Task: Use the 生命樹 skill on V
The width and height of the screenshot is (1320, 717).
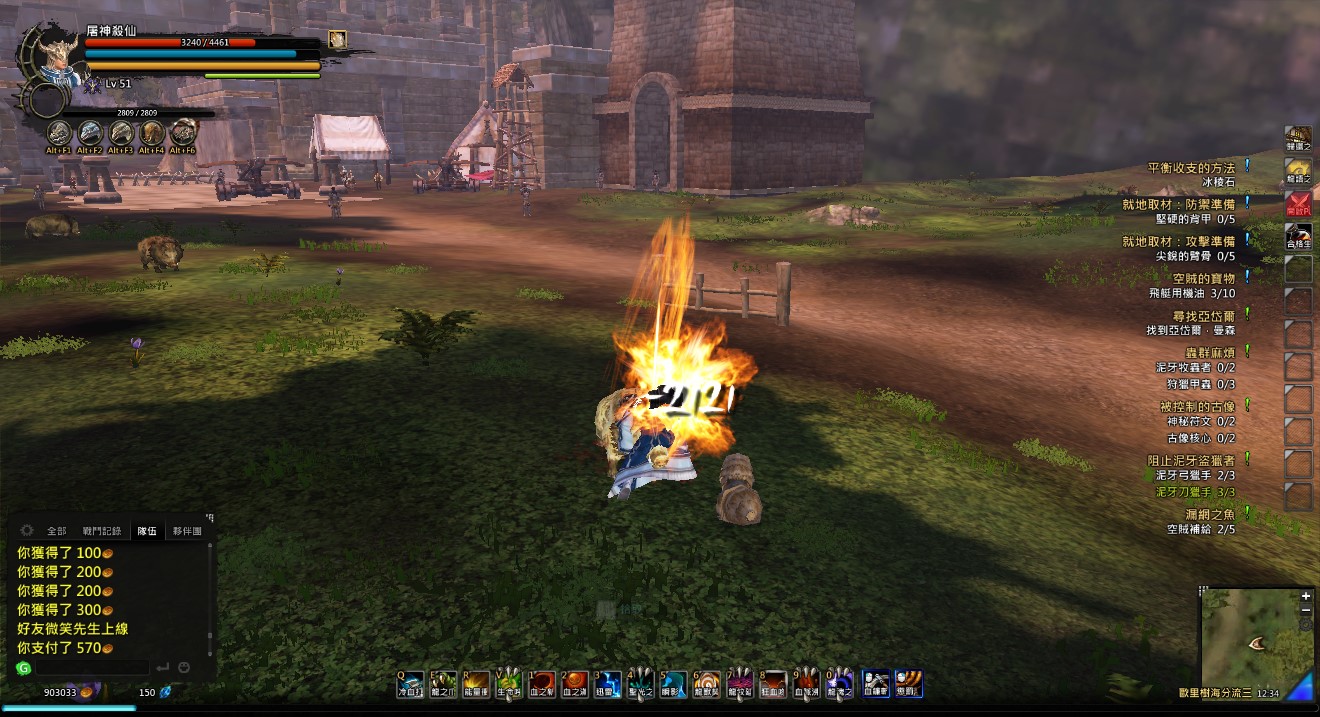Action: [x=507, y=684]
